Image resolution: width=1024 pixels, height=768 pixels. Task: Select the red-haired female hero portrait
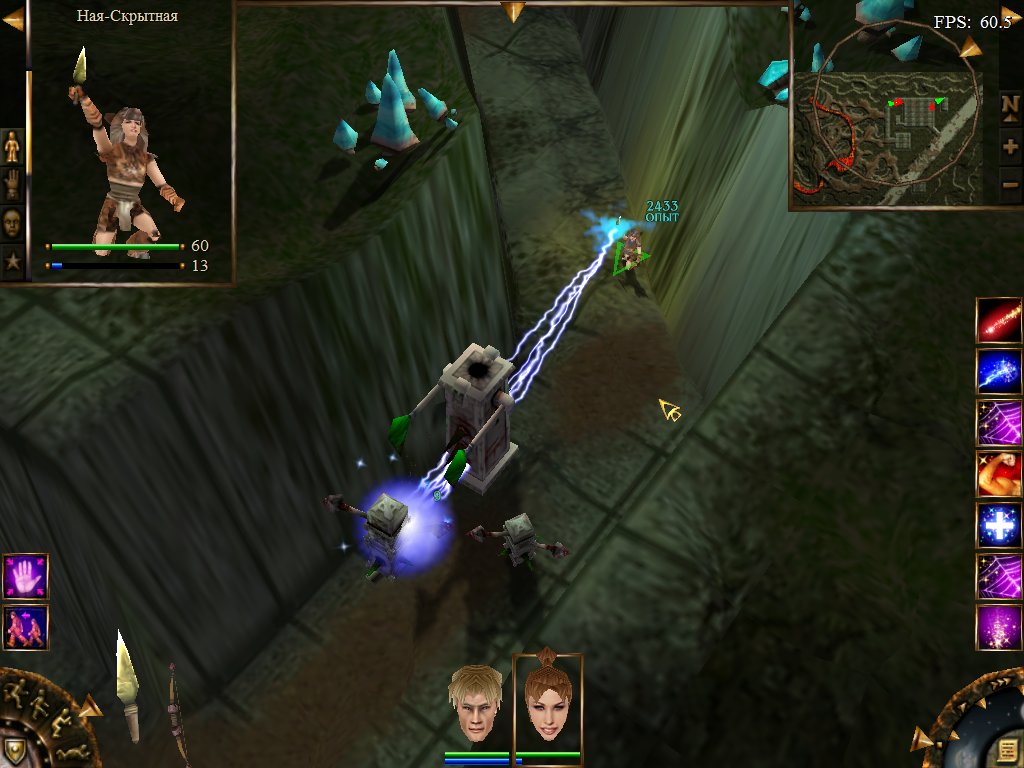click(x=547, y=702)
